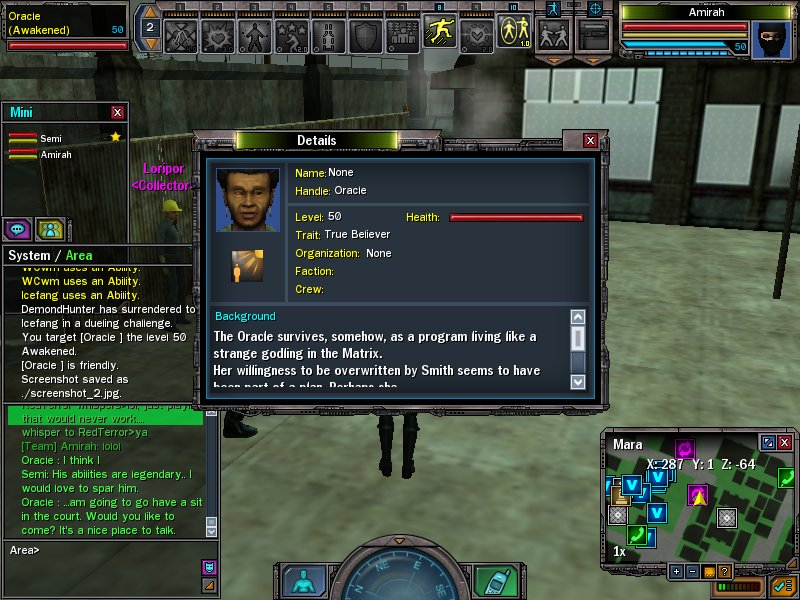Activate the yellow running figure ability

click(x=439, y=33)
